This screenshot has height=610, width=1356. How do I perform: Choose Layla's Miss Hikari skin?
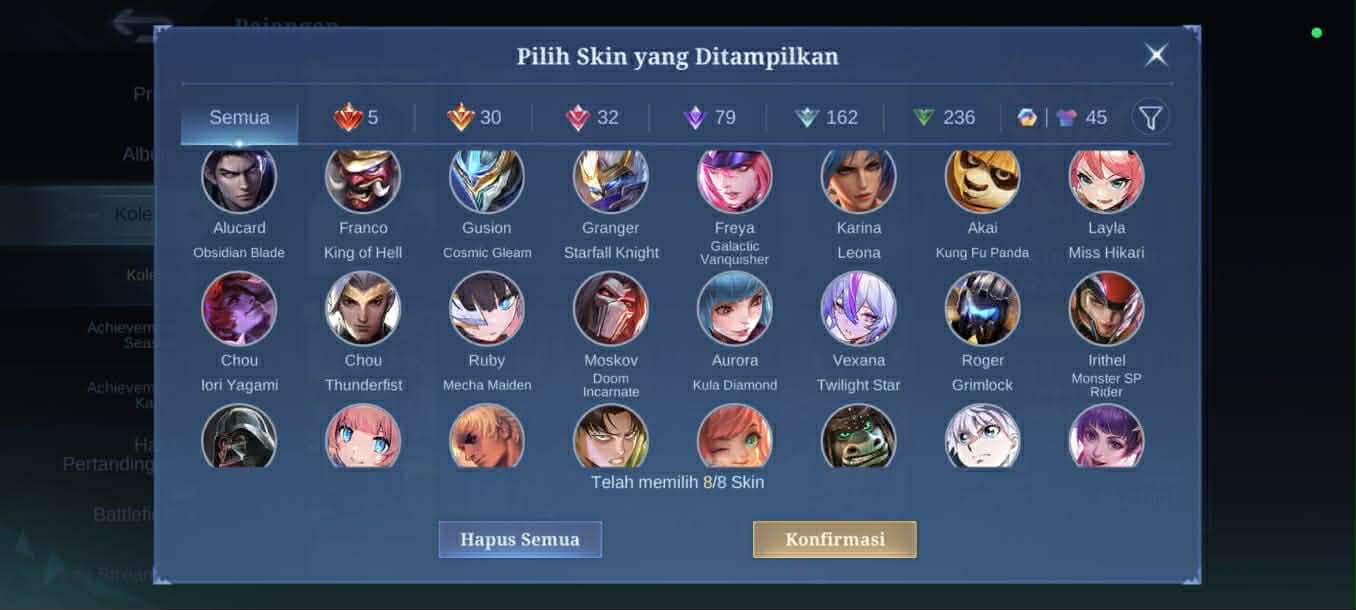(x=1106, y=180)
